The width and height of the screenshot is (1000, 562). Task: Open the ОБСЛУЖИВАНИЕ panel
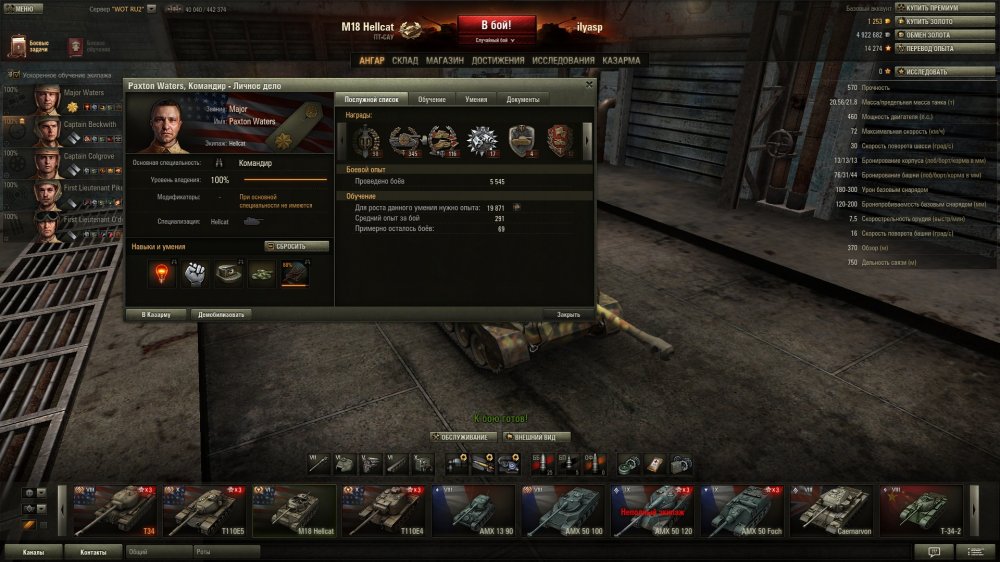click(463, 437)
